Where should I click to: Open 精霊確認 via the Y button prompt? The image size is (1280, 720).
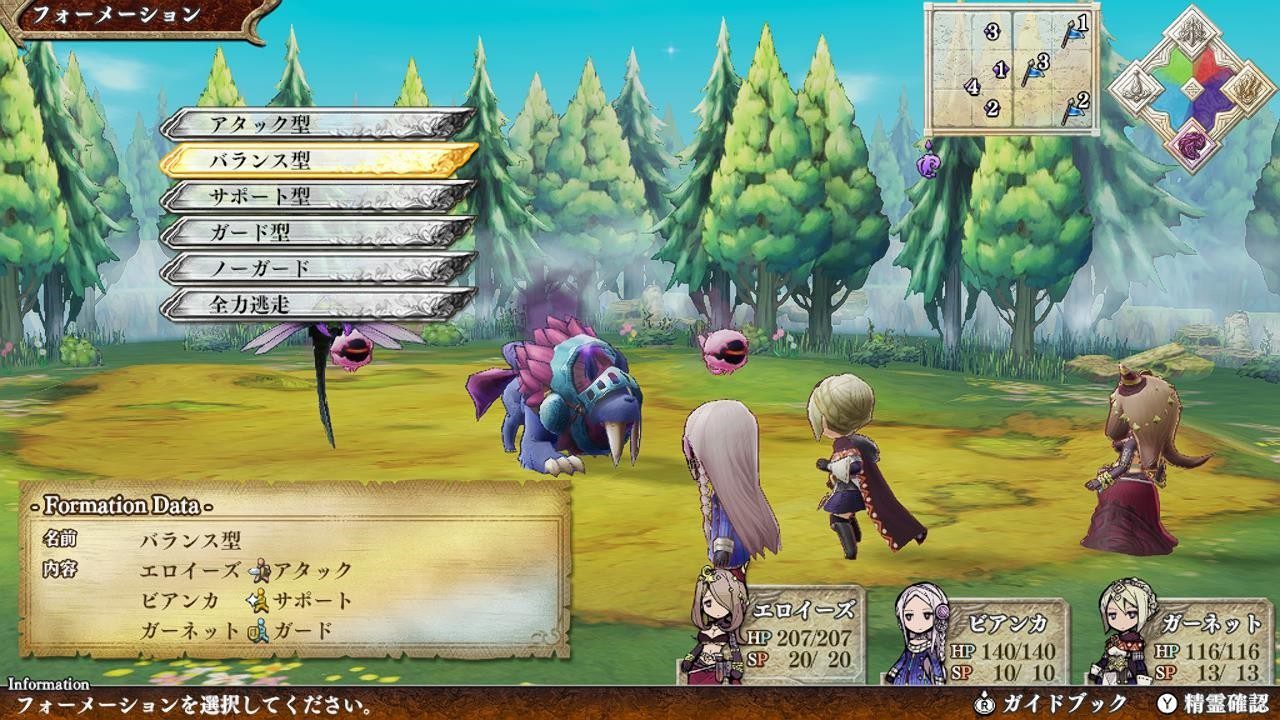coord(1200,704)
